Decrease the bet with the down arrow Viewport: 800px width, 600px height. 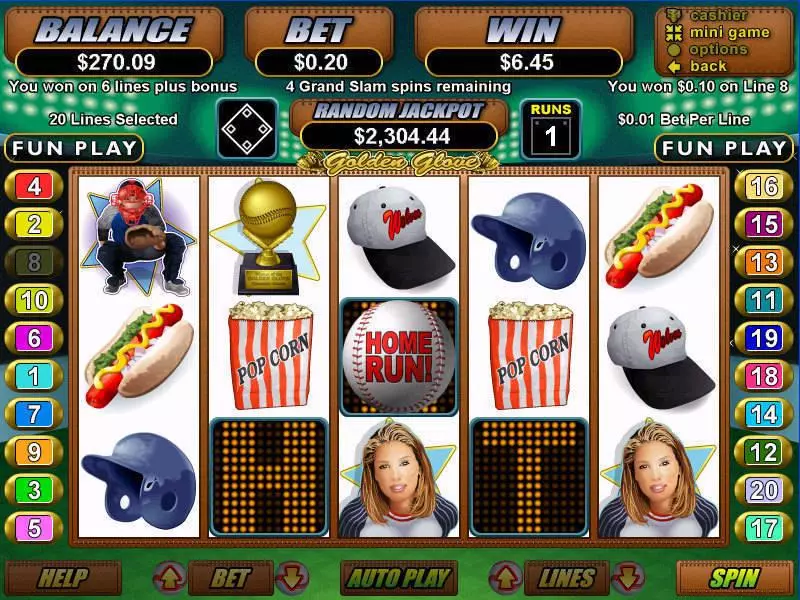tap(290, 577)
